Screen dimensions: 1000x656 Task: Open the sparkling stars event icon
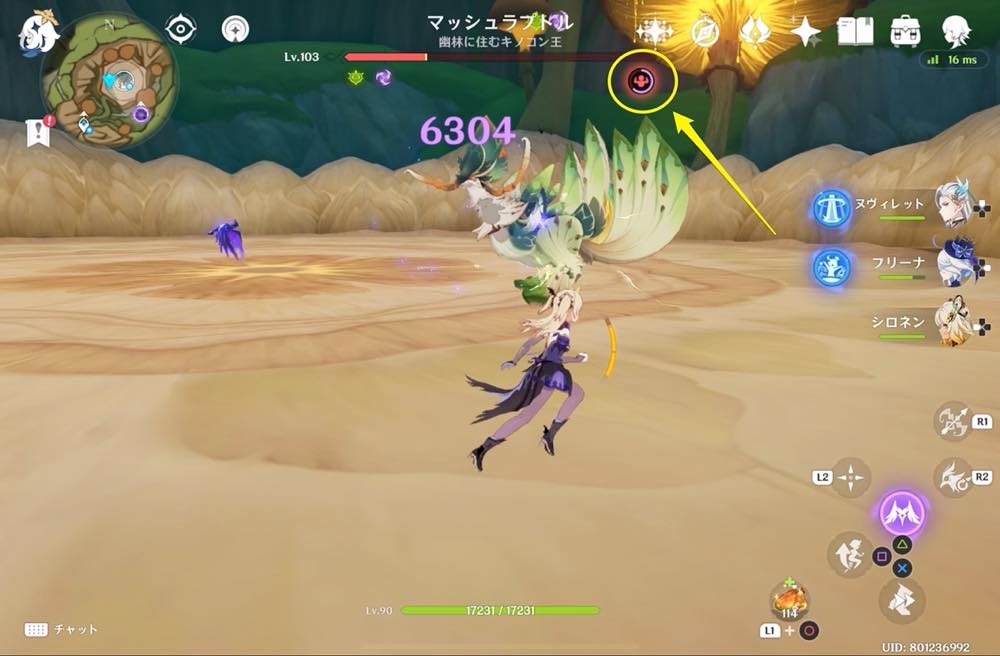[x=654, y=32]
